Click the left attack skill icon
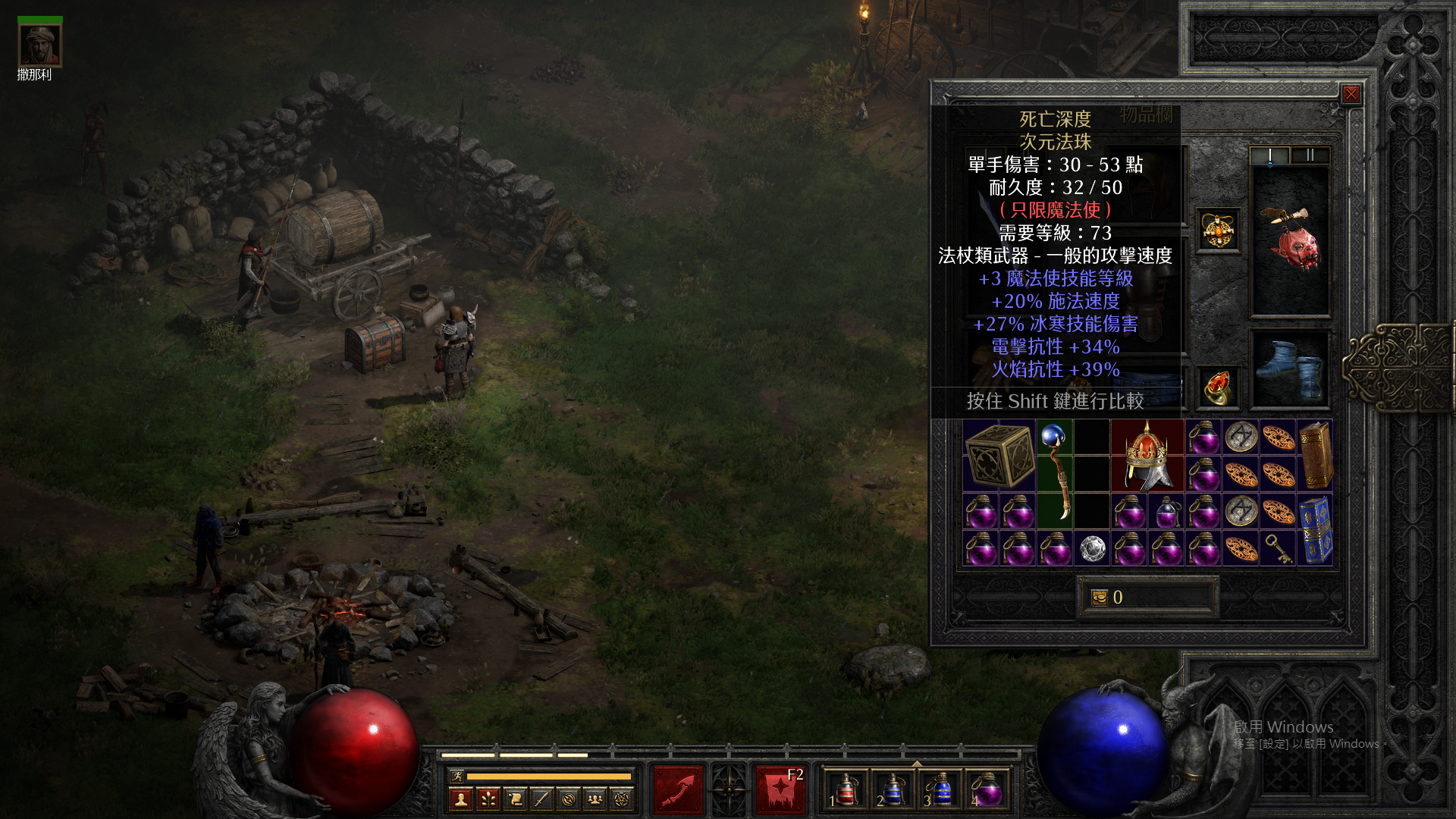The image size is (1456, 819). (x=677, y=789)
